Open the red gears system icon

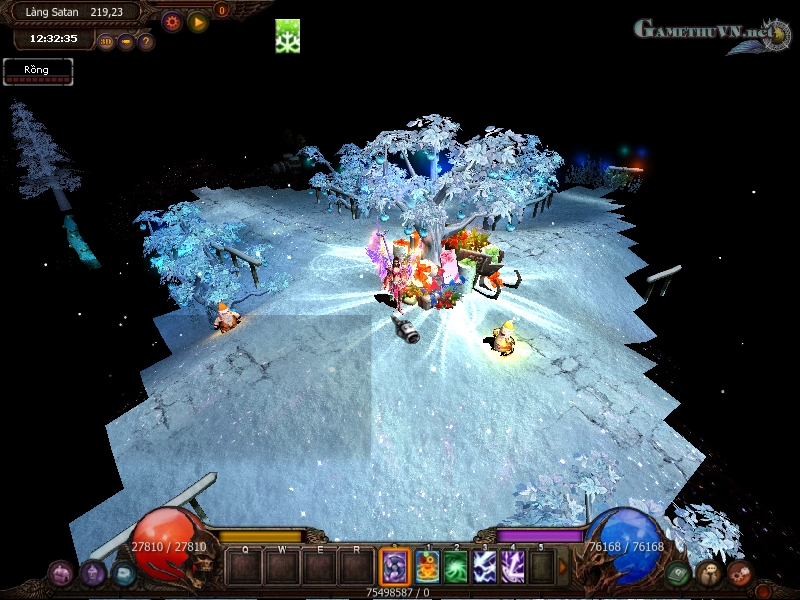click(x=740, y=573)
